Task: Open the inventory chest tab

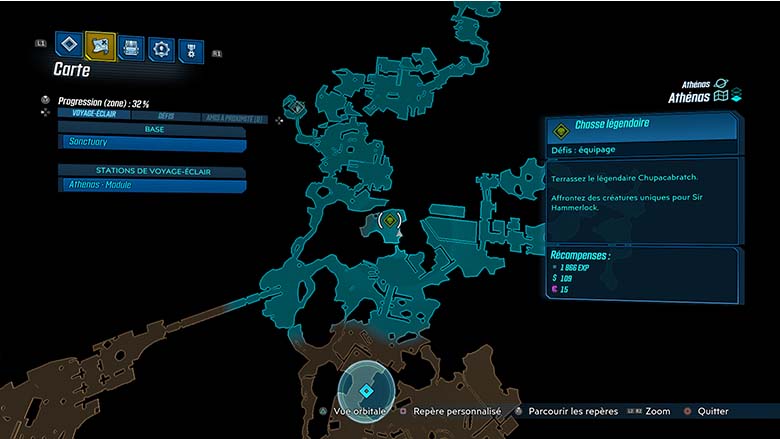Action: coord(130,46)
